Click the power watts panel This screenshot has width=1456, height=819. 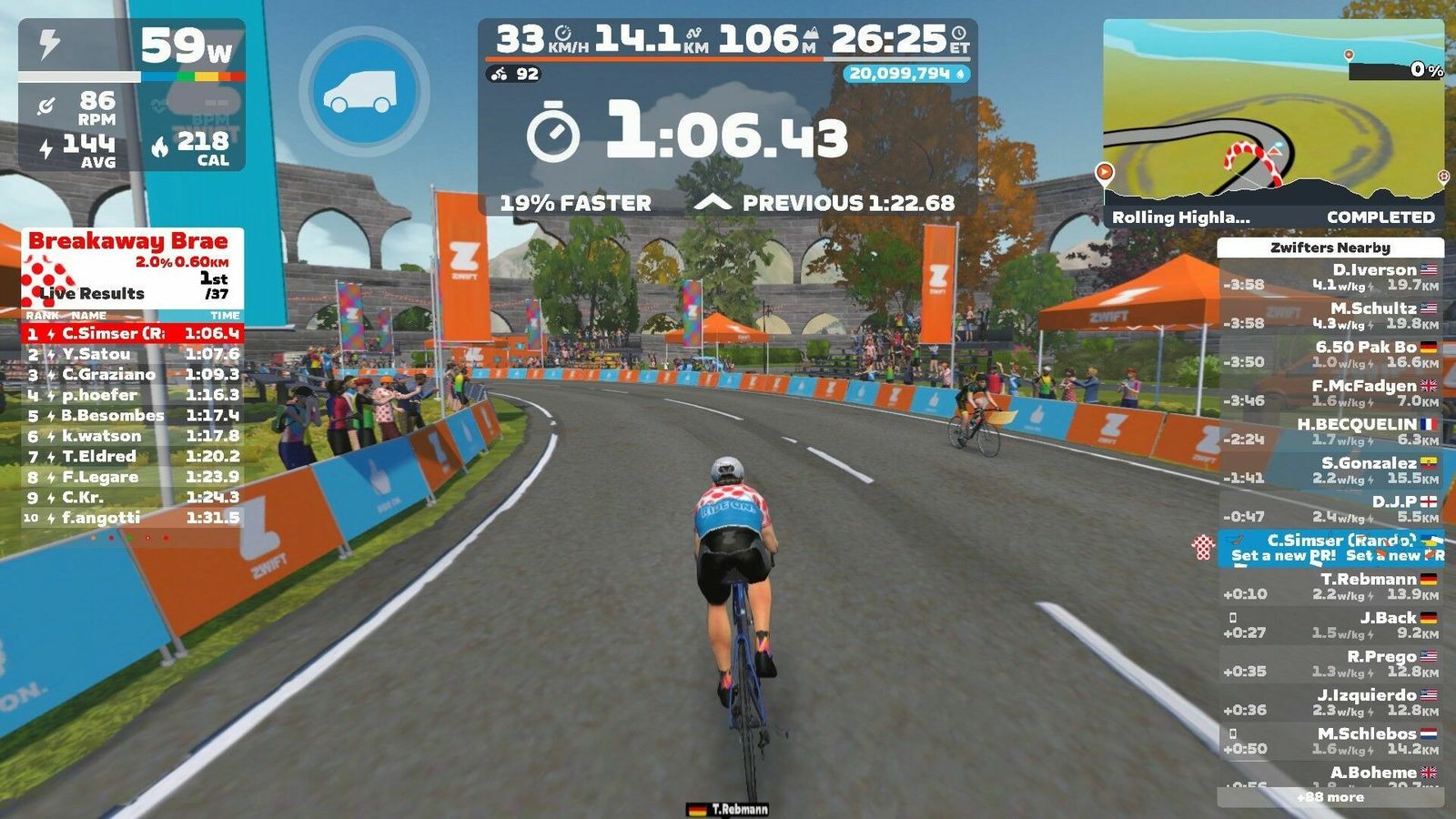pos(132,47)
